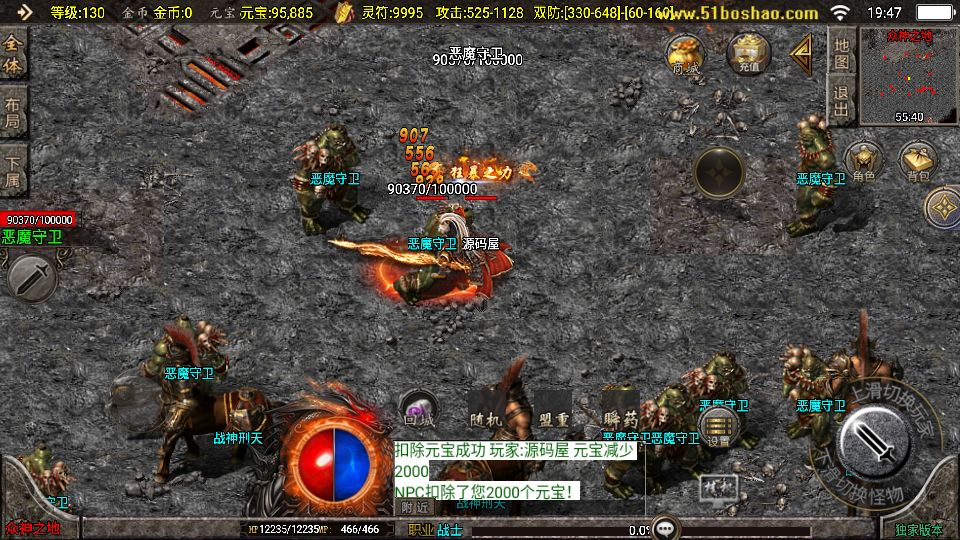
Task: Collapse the top menu with the golden arrow
Action: click(x=801, y=54)
